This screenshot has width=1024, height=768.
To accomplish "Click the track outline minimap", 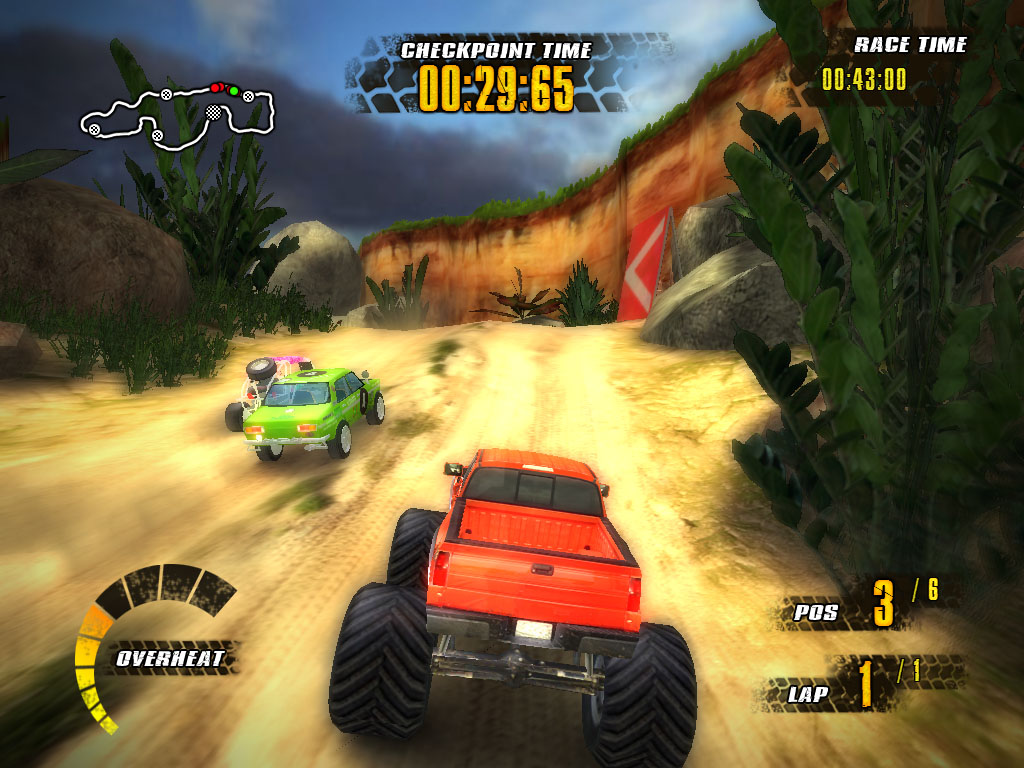I will click(178, 115).
